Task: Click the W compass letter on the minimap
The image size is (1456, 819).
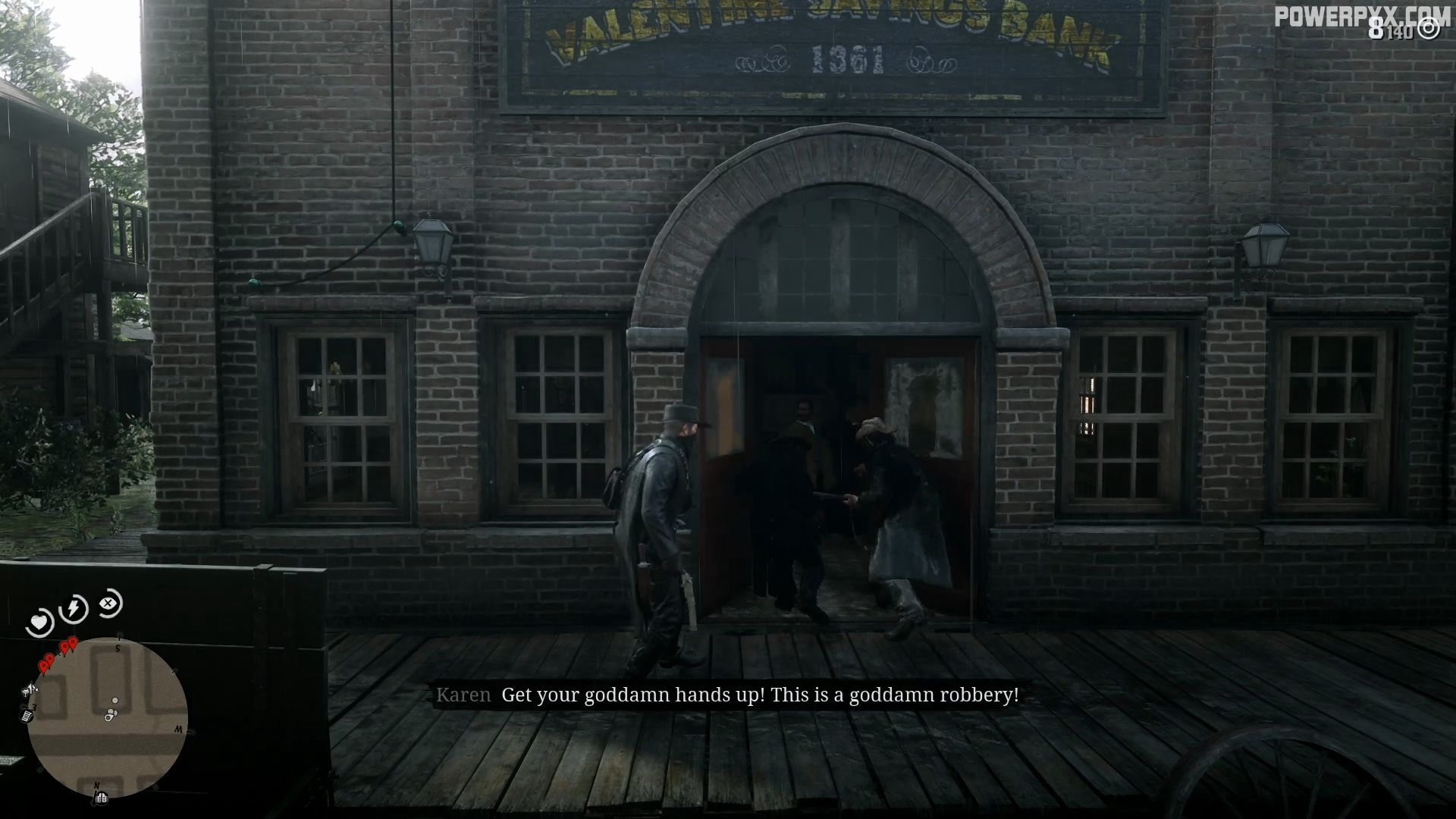Action: point(177,729)
